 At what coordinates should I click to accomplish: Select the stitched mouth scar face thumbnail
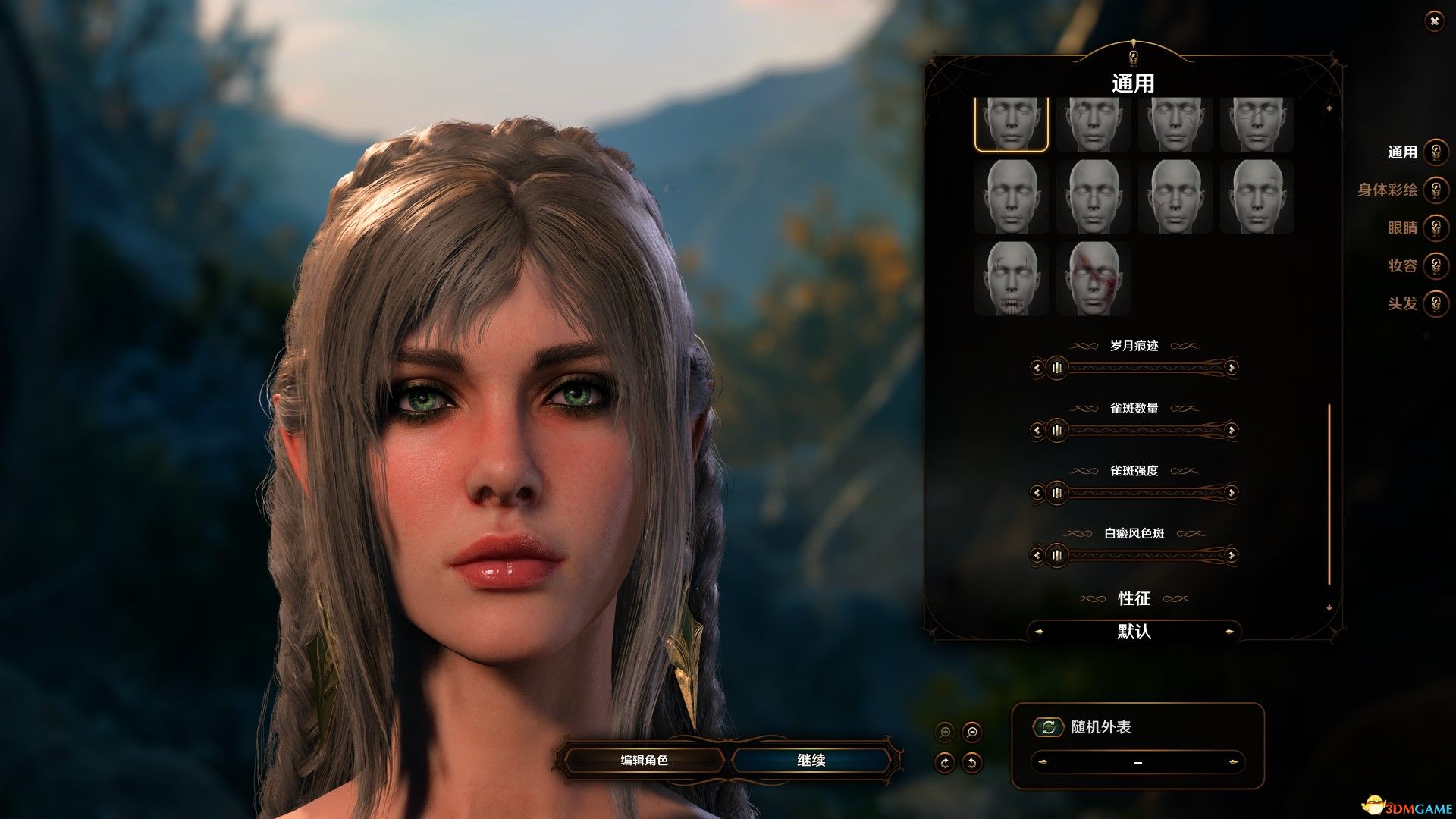1011,278
